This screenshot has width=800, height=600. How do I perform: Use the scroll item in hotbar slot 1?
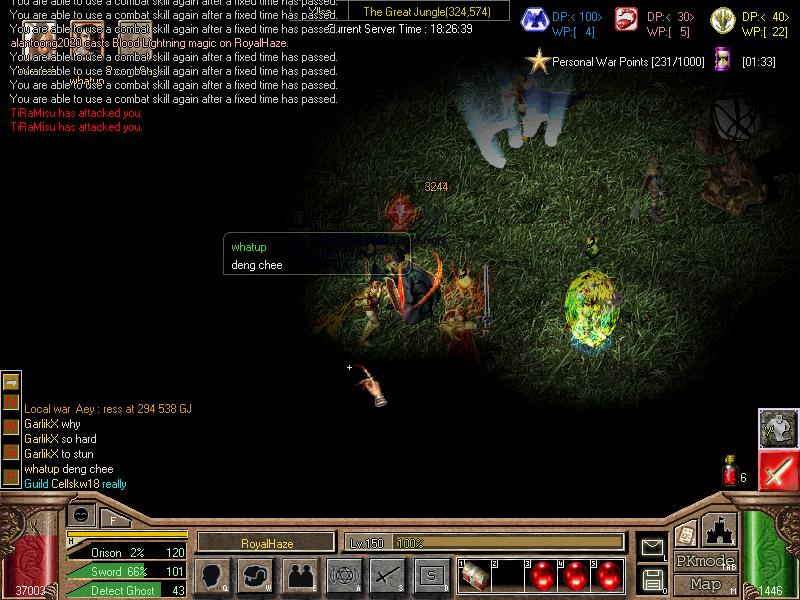click(x=476, y=577)
